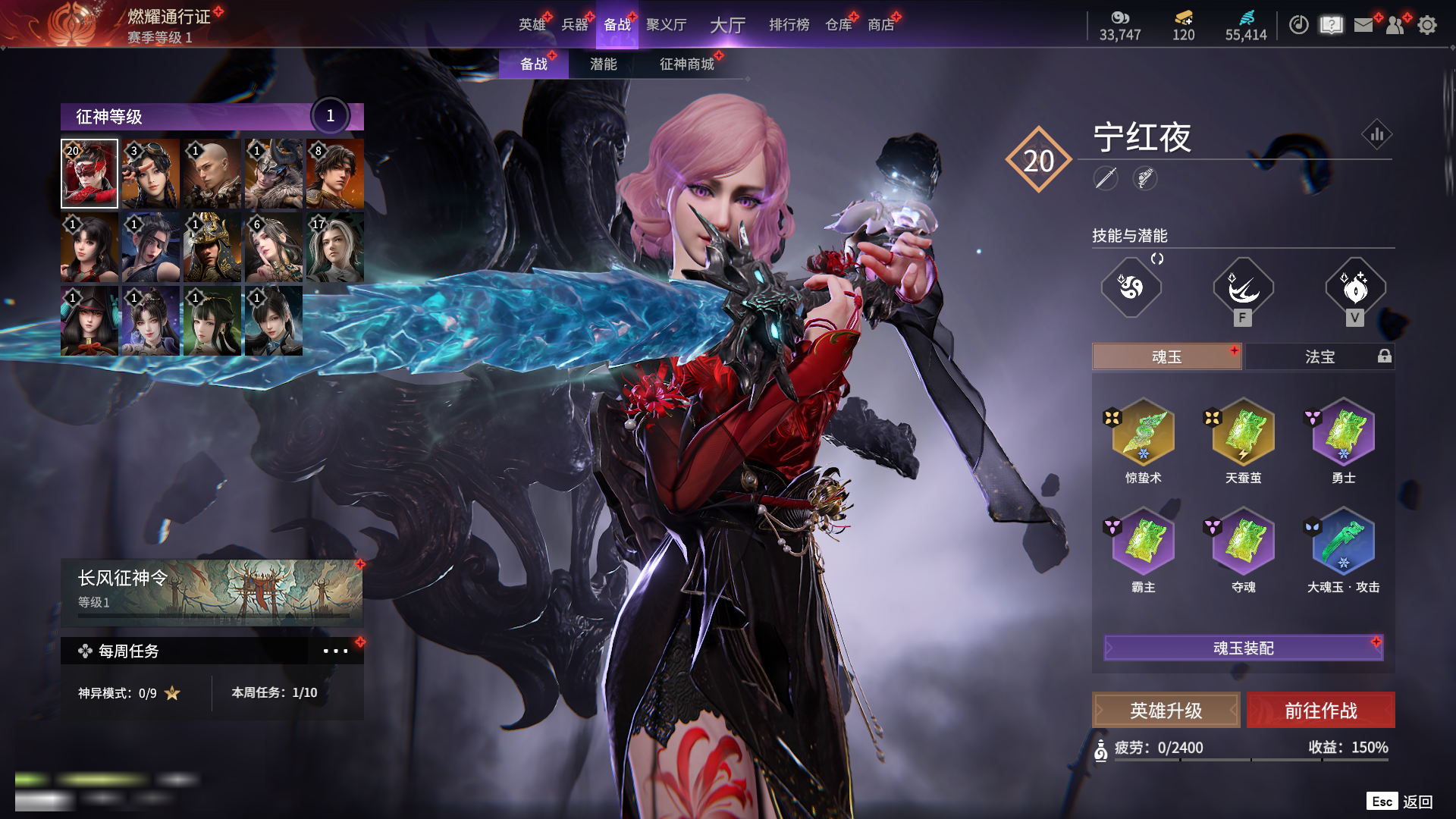
Task: Open the 长风征神令 banner
Action: tap(212, 591)
